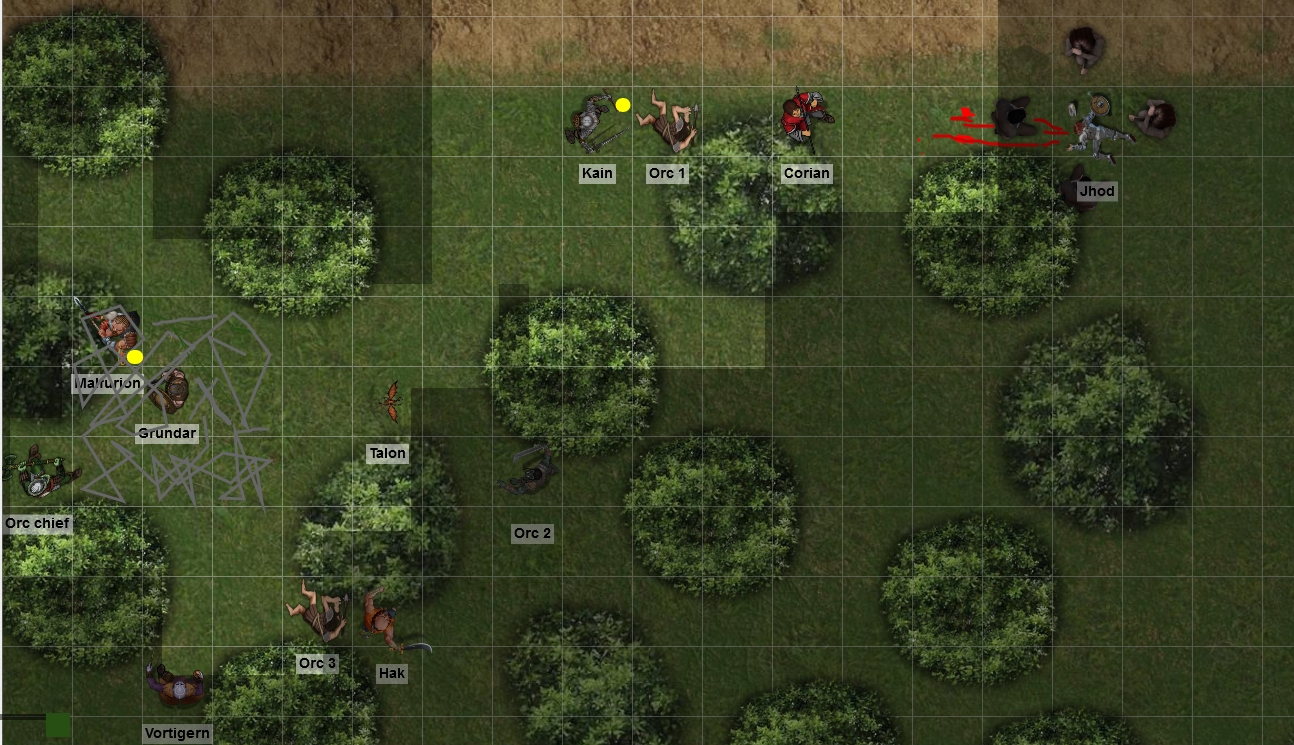Select the Grundar token
The image size is (1294, 745).
point(168,391)
